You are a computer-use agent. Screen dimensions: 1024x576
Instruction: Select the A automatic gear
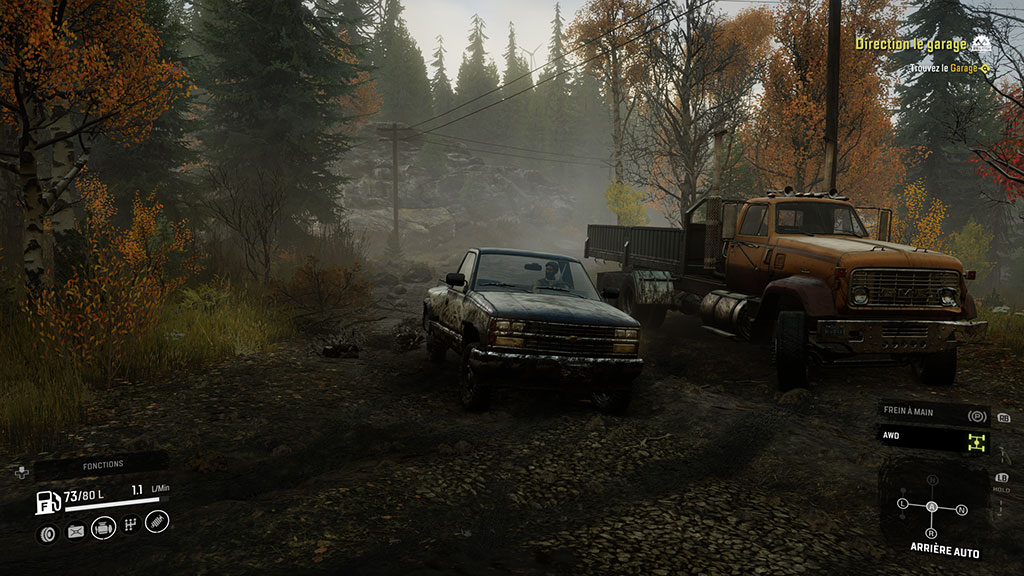932,507
